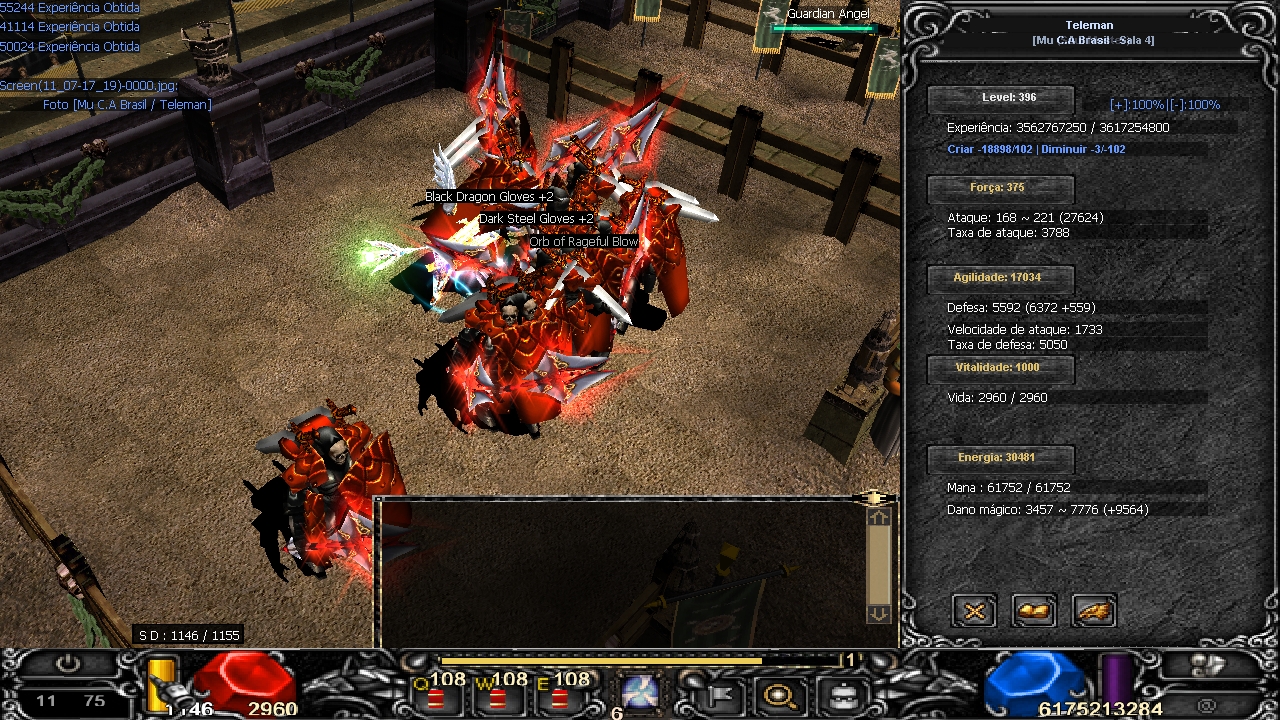Click the golden boots button in character panel
The height and width of the screenshot is (720, 1280).
(1034, 610)
